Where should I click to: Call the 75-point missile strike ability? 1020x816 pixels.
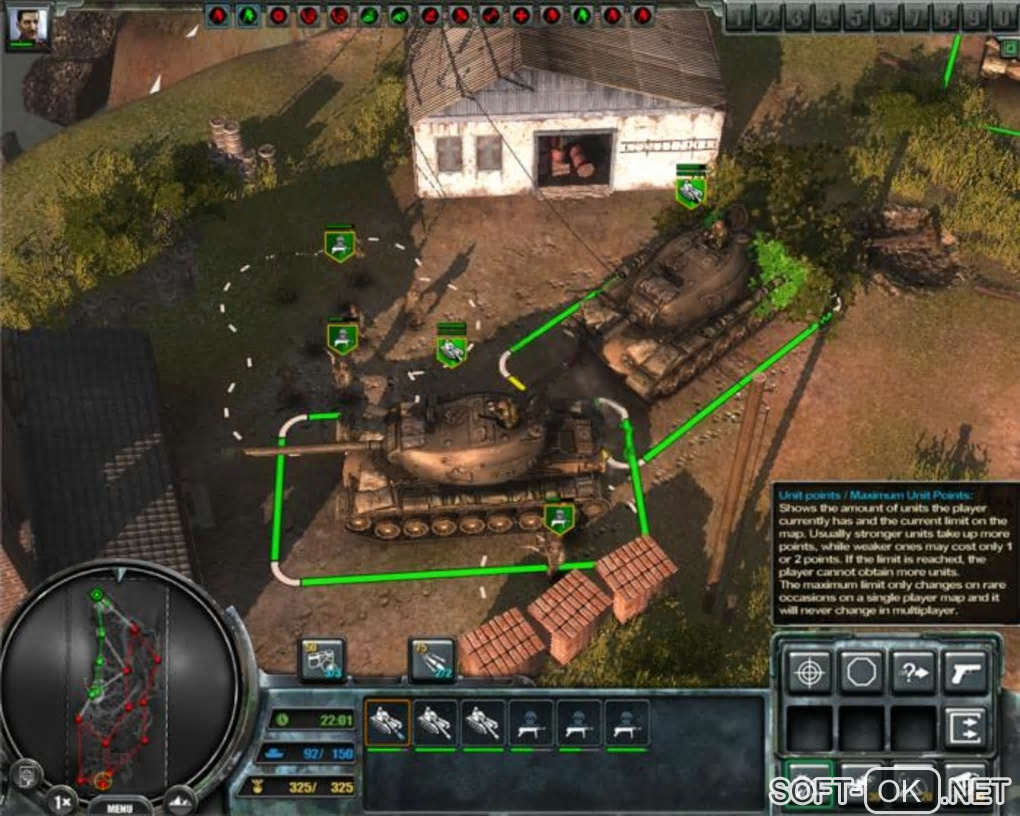[432, 660]
